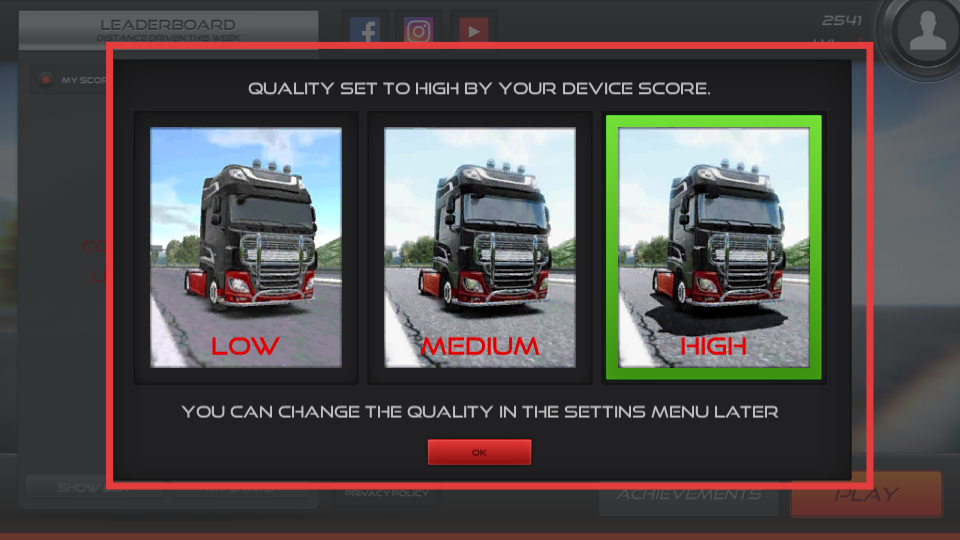Viewport: 960px width, 540px height.
Task: Select the LOW quality option
Action: [x=246, y=247]
